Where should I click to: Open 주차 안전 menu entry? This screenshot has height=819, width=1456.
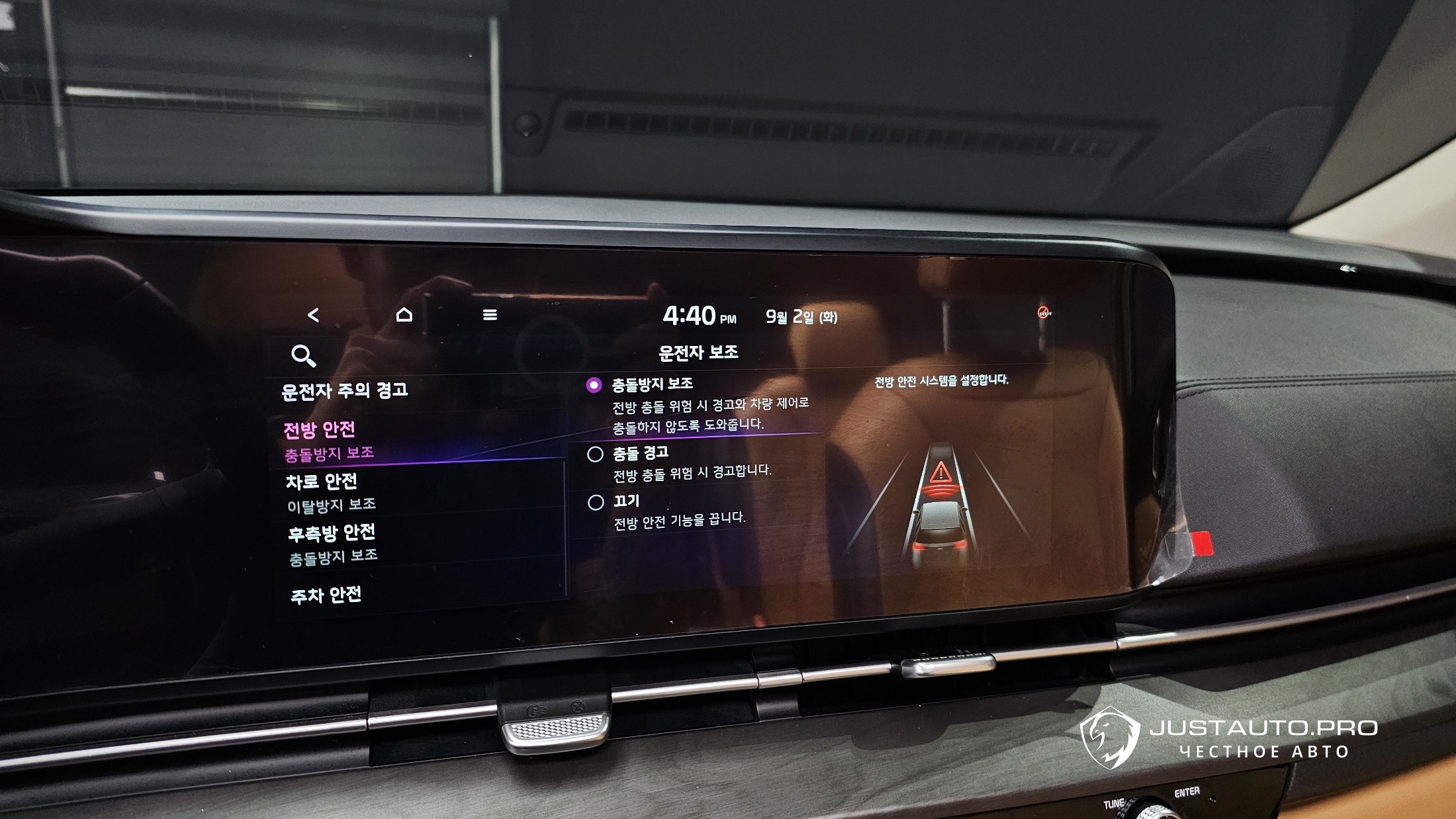(326, 595)
